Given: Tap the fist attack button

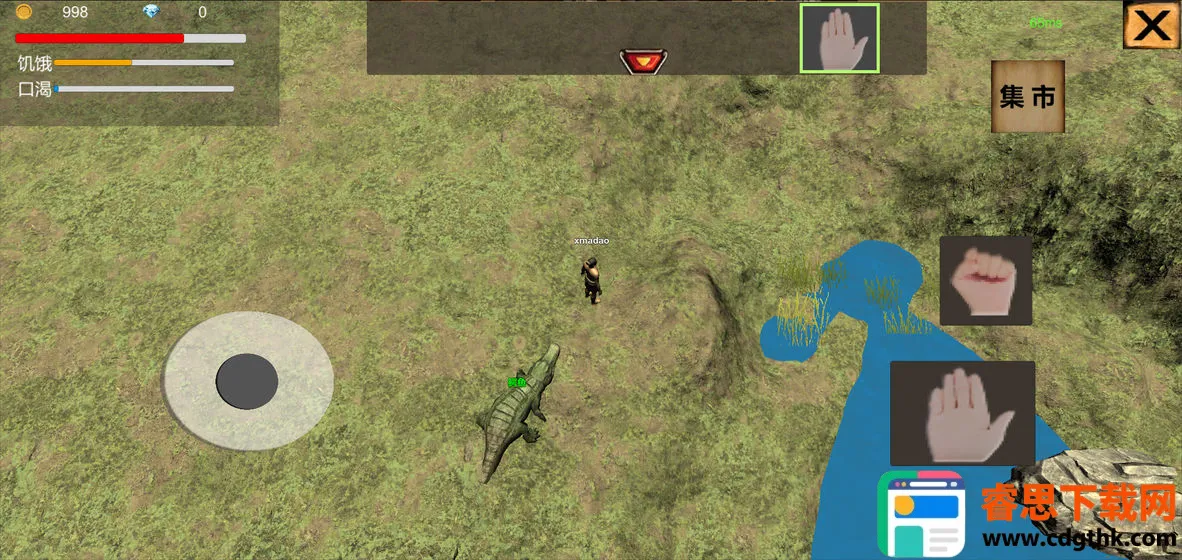Looking at the screenshot, I should [x=985, y=280].
